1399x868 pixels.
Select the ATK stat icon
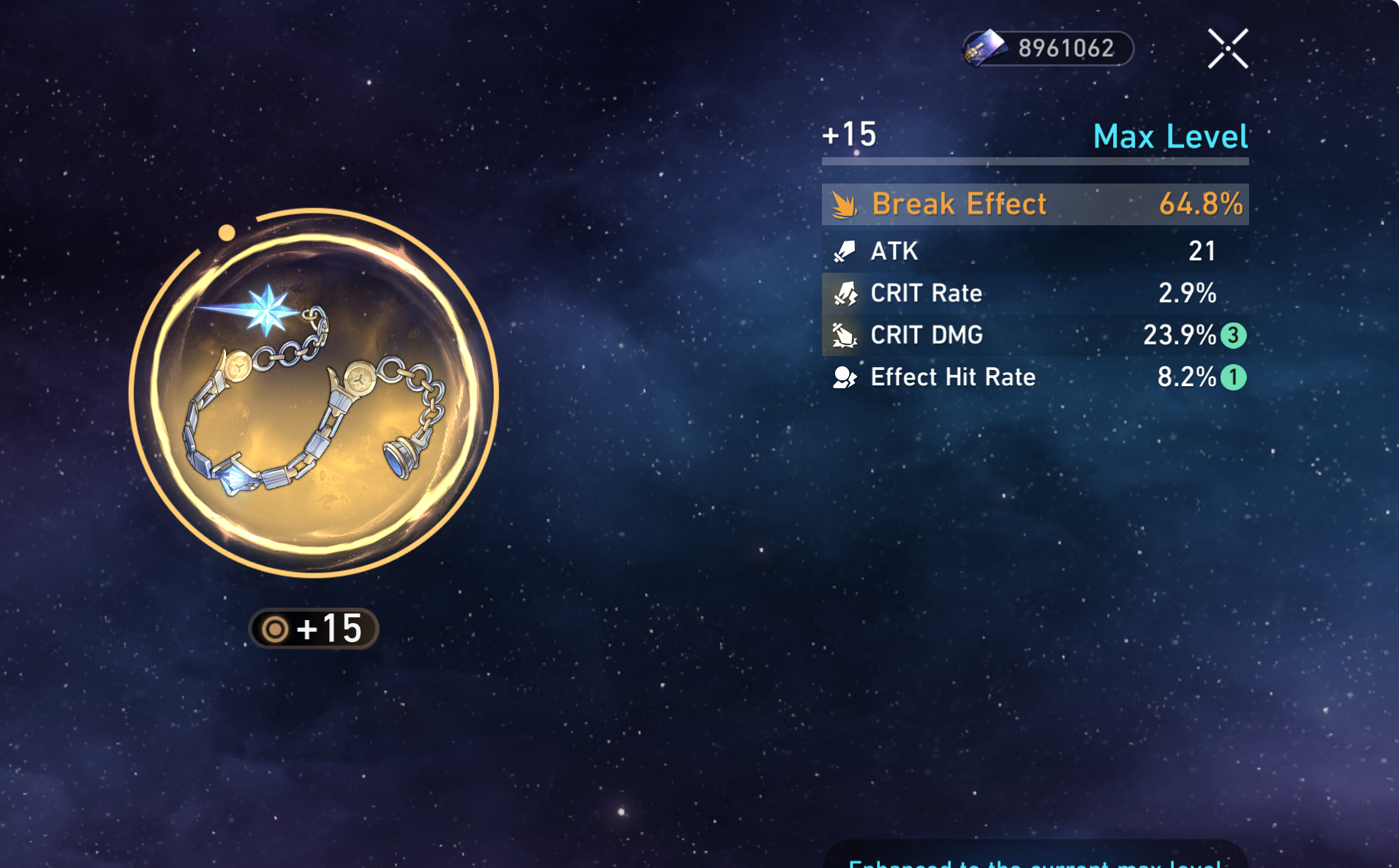[846, 251]
